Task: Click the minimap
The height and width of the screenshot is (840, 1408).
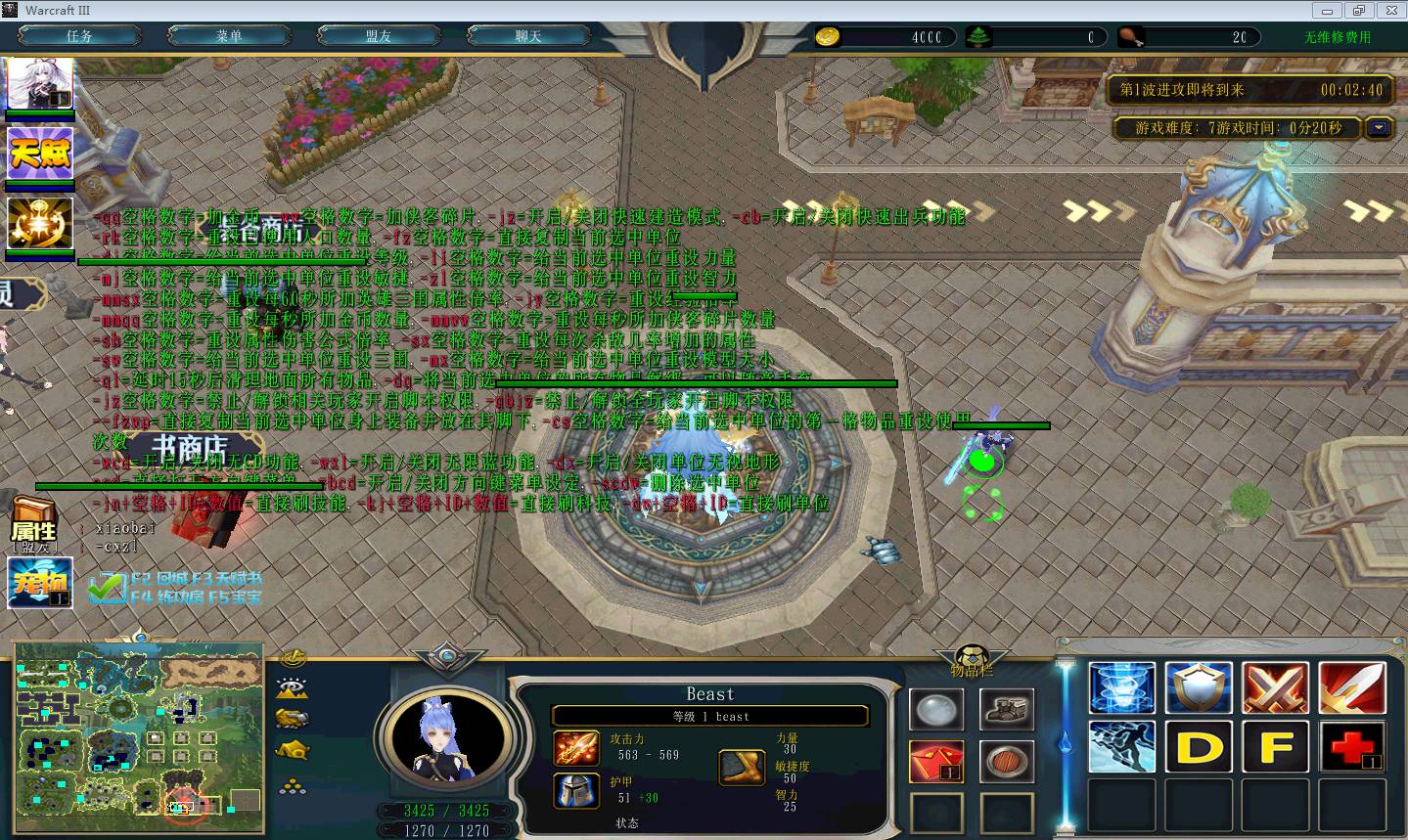Action: 139,729
